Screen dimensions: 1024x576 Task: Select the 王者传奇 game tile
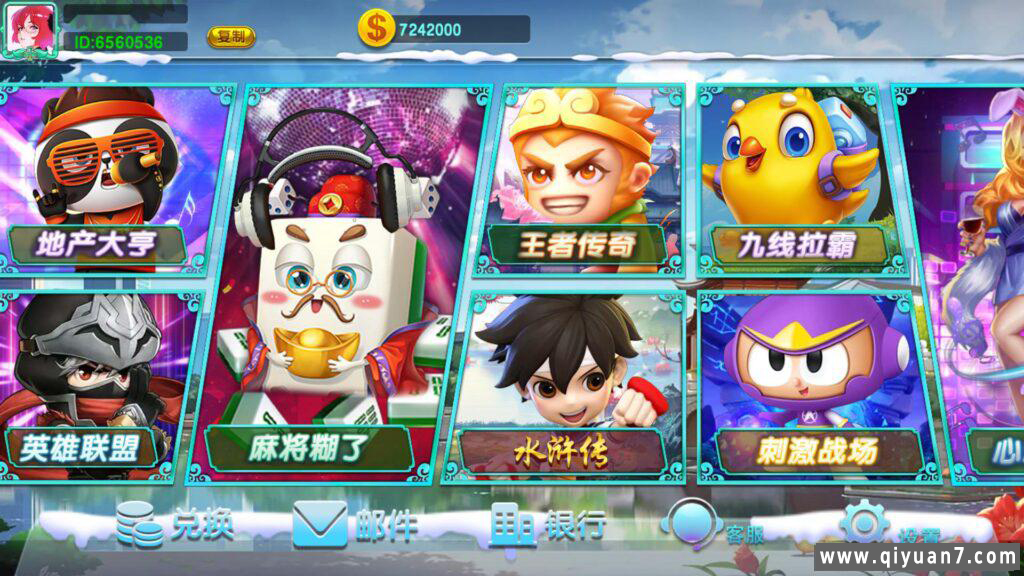[580, 180]
